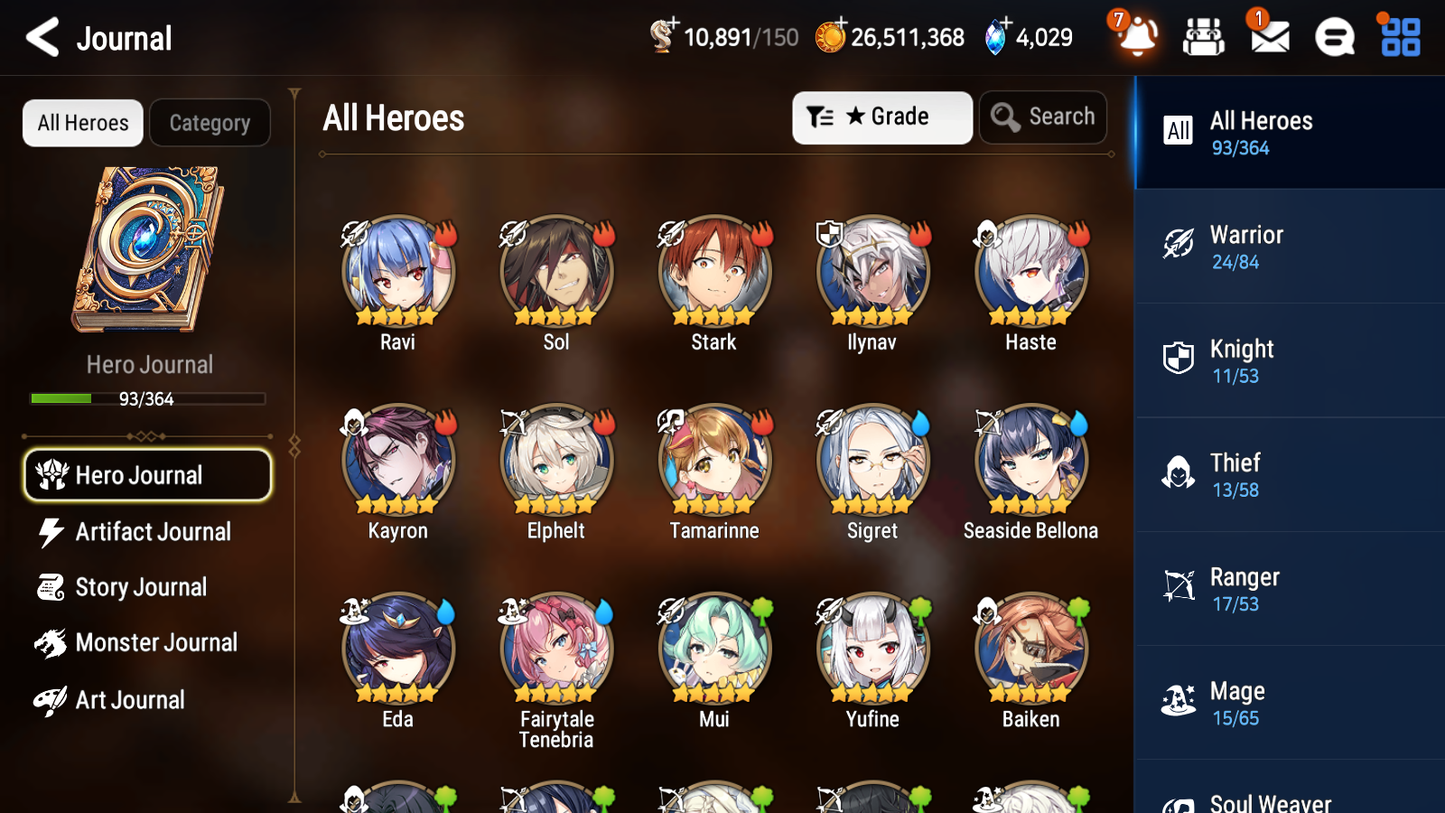The width and height of the screenshot is (1445, 813).
Task: Select the All Heroes toggle on the left
Action: pos(82,122)
